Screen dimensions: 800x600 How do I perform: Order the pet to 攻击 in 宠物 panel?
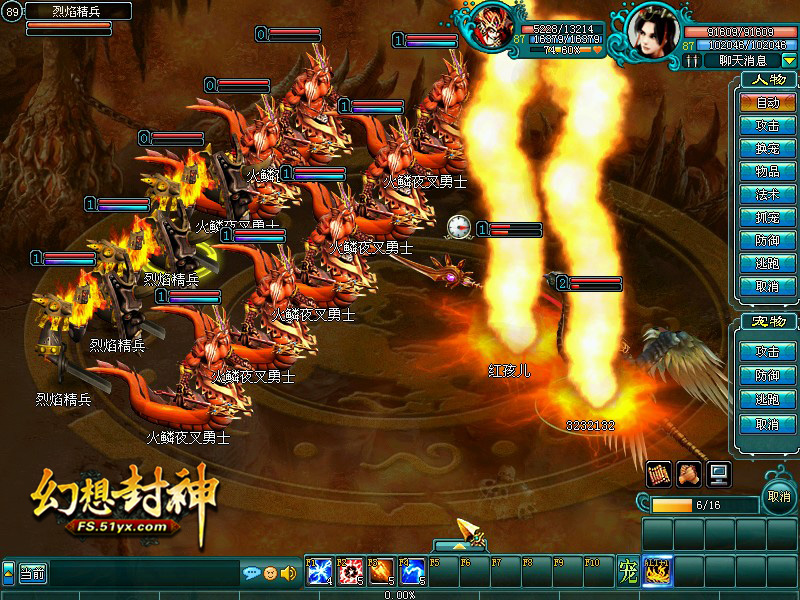pyautogui.click(x=767, y=352)
